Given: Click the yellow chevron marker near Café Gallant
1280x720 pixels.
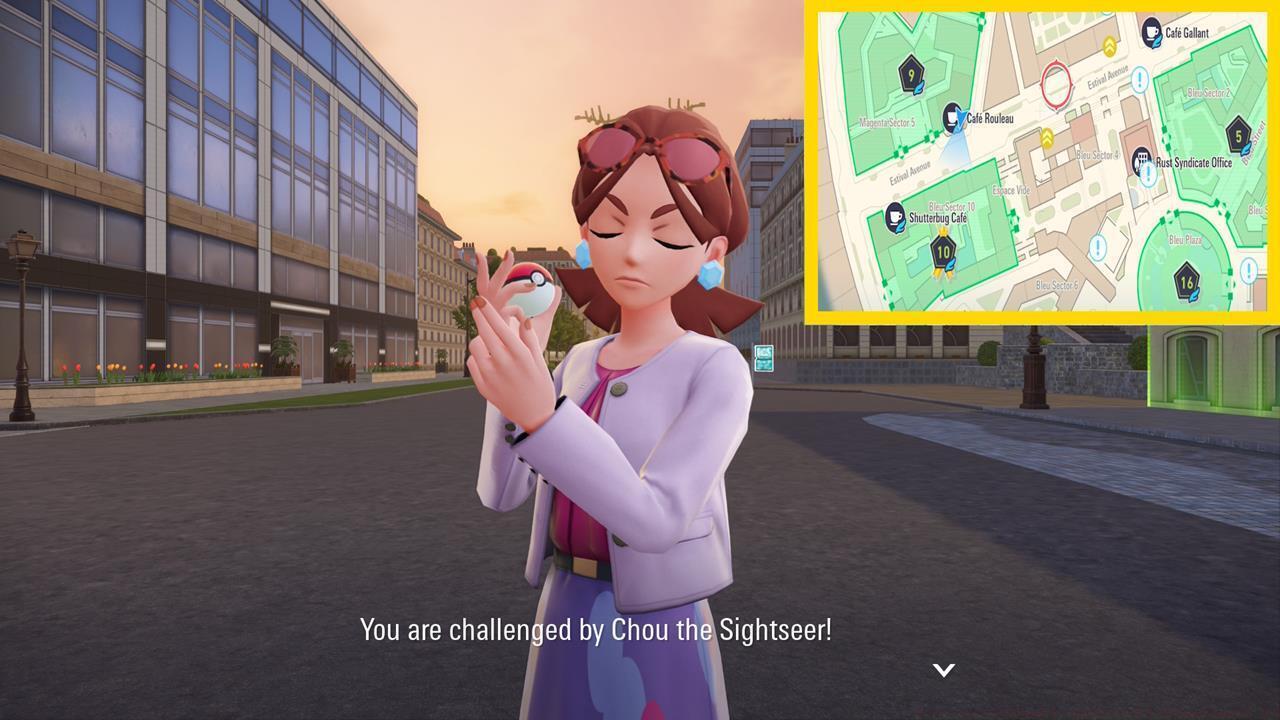Looking at the screenshot, I should (1109, 46).
